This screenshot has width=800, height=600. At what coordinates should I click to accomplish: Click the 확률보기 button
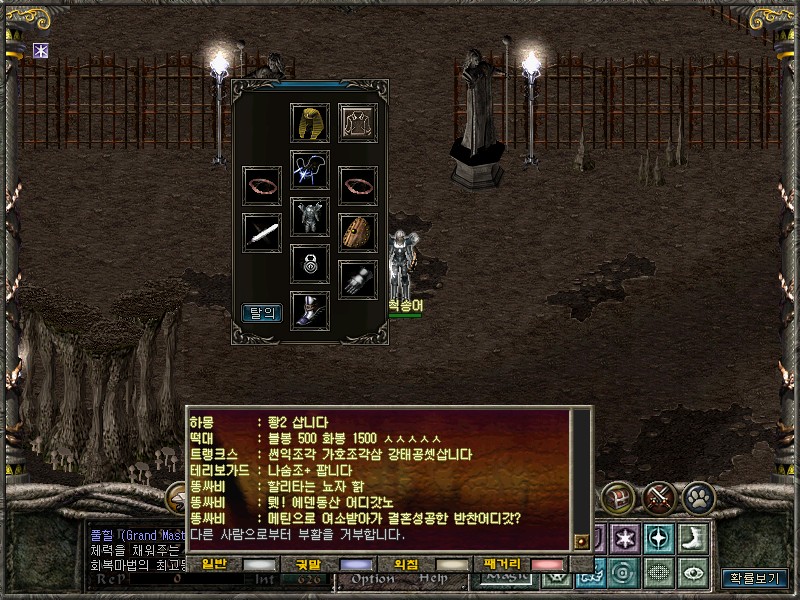755,578
